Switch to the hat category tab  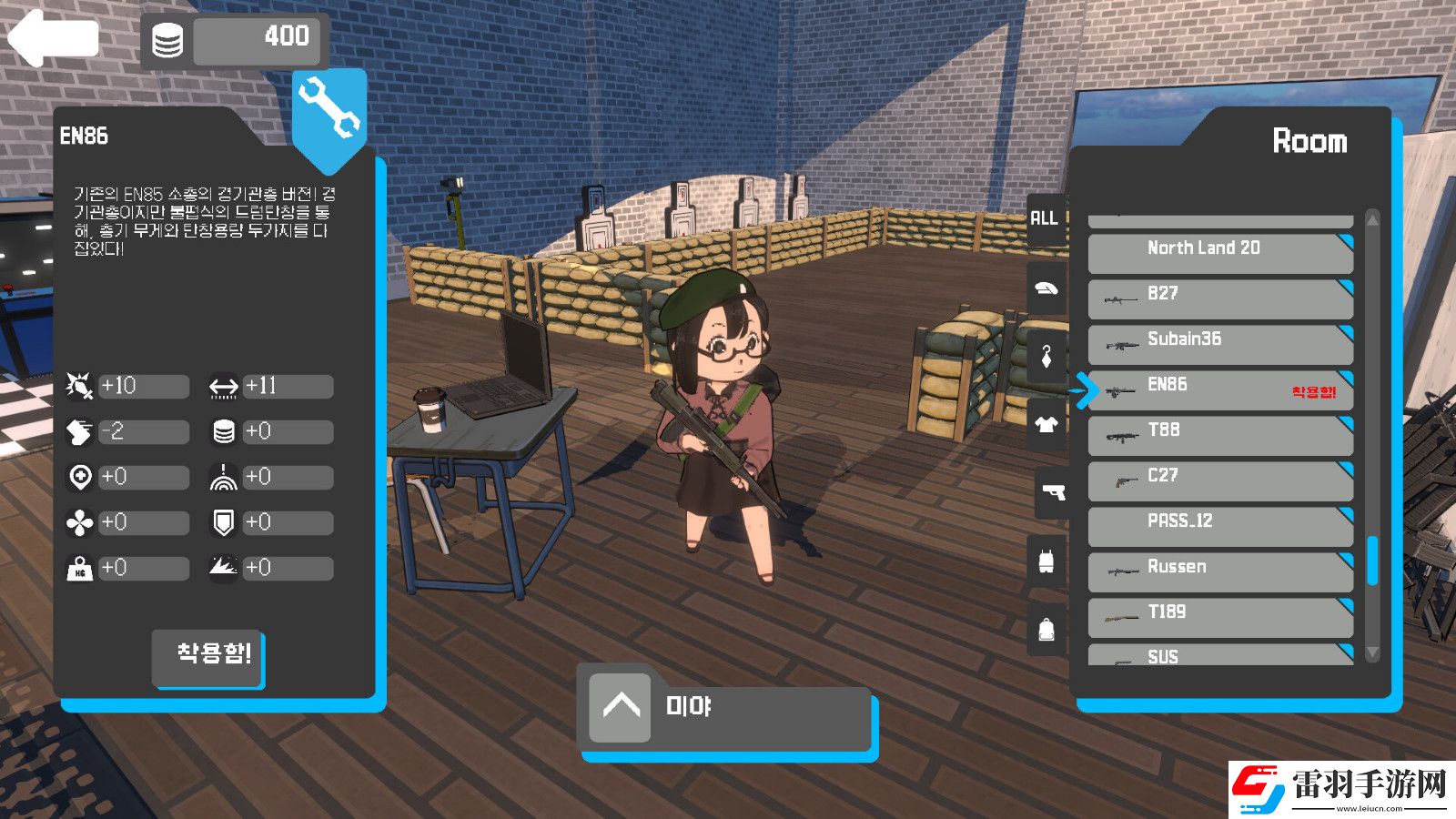click(1046, 289)
